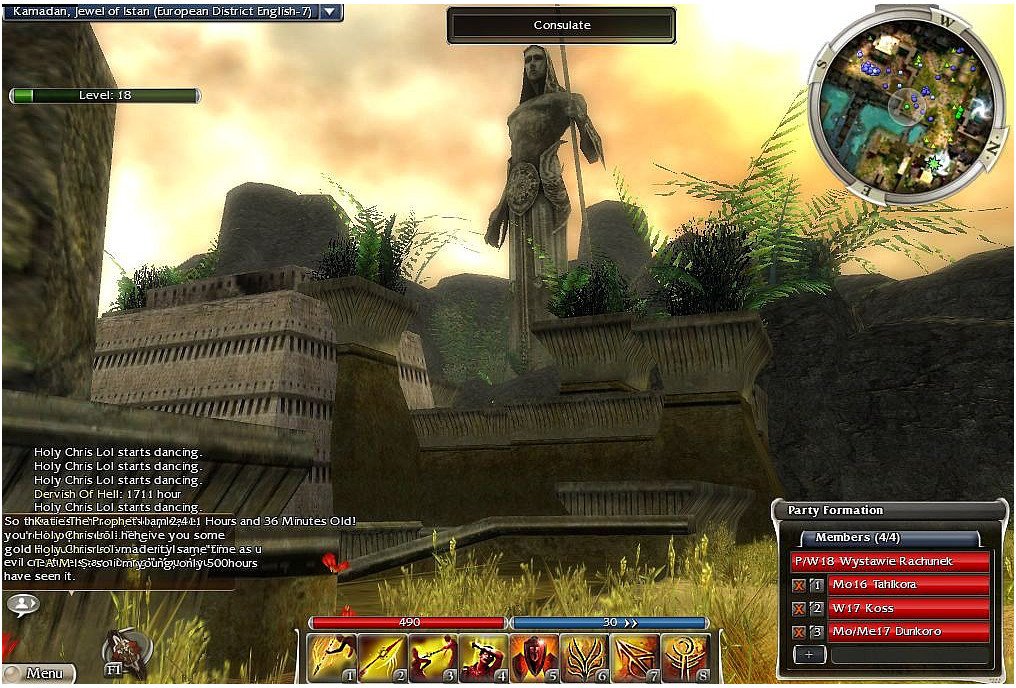Use skill 8, the ankh-like resurrection symbol
The height and width of the screenshot is (688, 1016).
coord(686,657)
